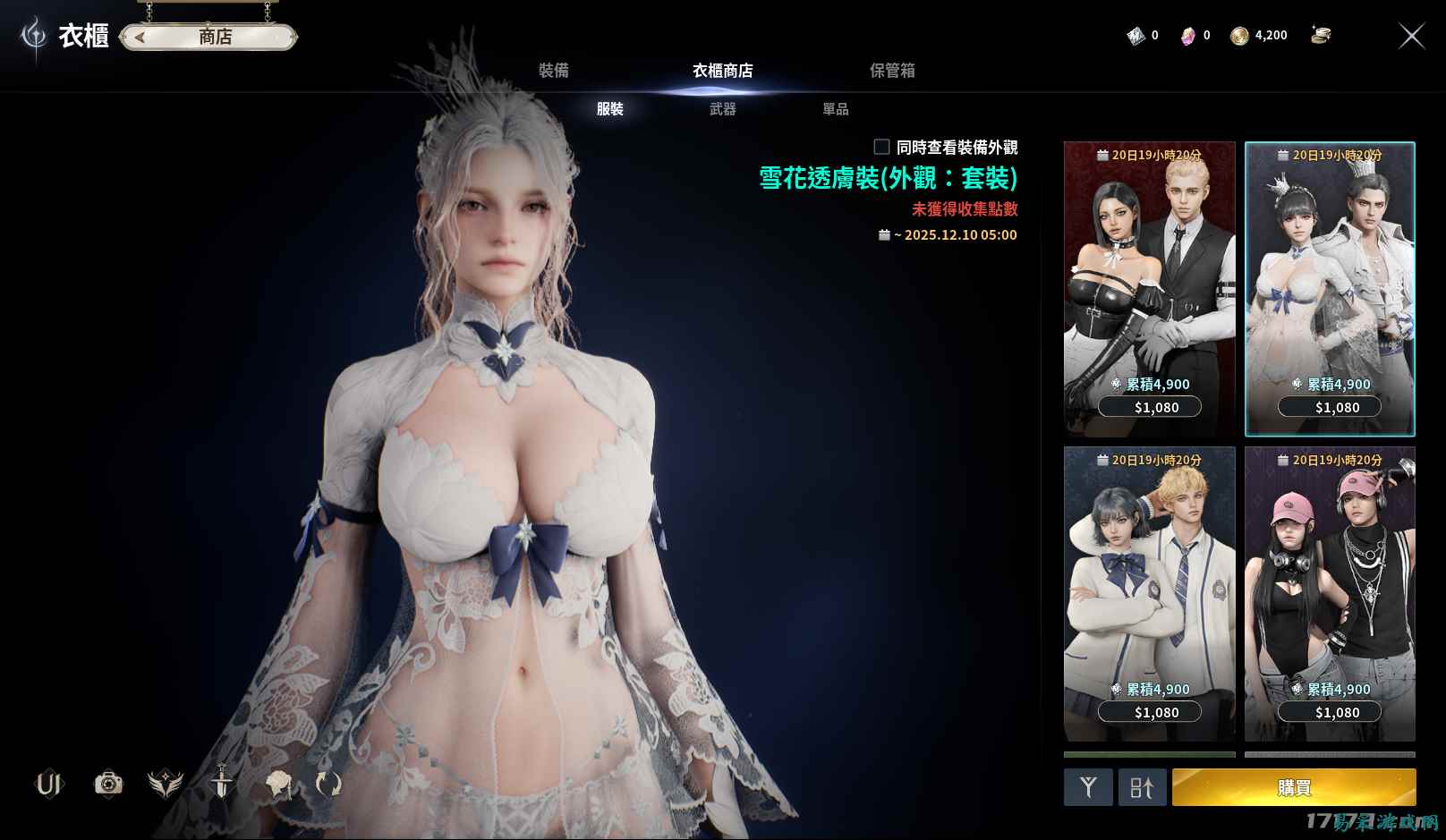
Task: Click the $1,080 price on the school uniform set
Action: coord(1149,712)
